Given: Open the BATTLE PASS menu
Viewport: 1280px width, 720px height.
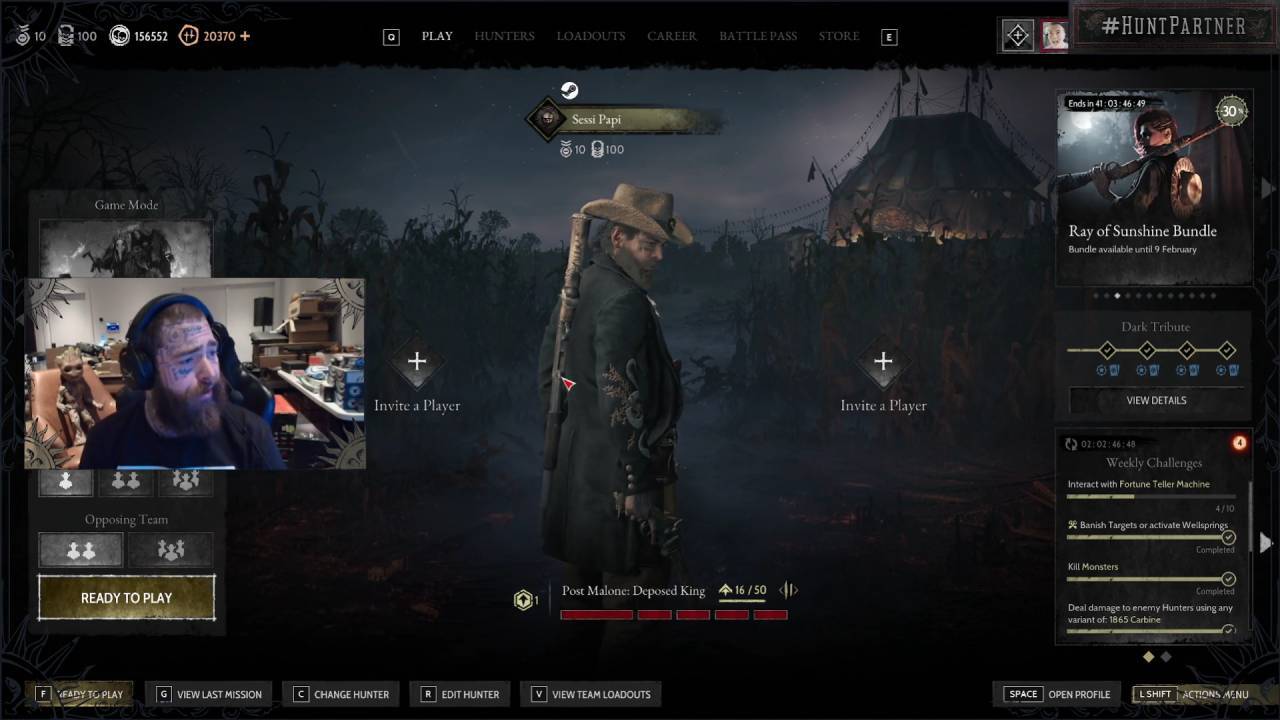Looking at the screenshot, I should [758, 35].
